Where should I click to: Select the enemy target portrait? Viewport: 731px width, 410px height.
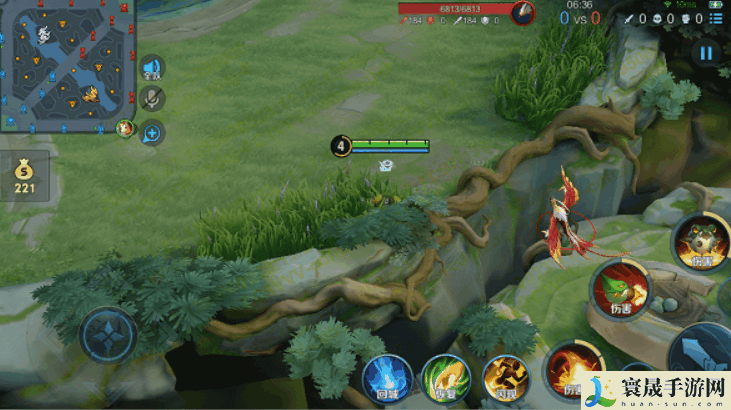(x=521, y=12)
